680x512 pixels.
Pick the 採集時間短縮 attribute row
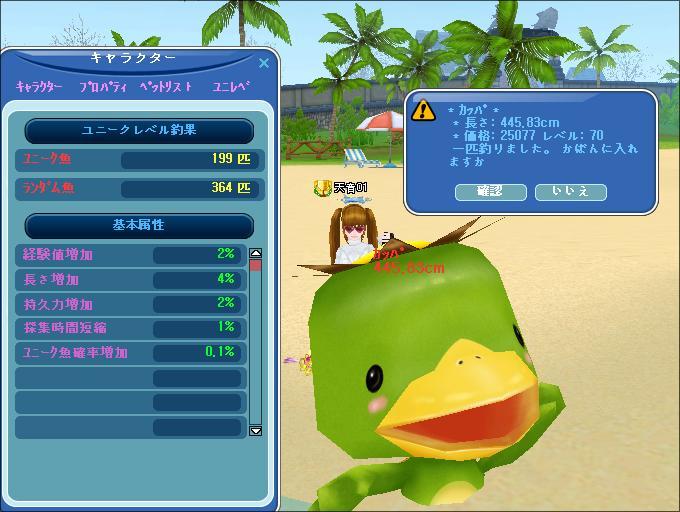[130, 327]
